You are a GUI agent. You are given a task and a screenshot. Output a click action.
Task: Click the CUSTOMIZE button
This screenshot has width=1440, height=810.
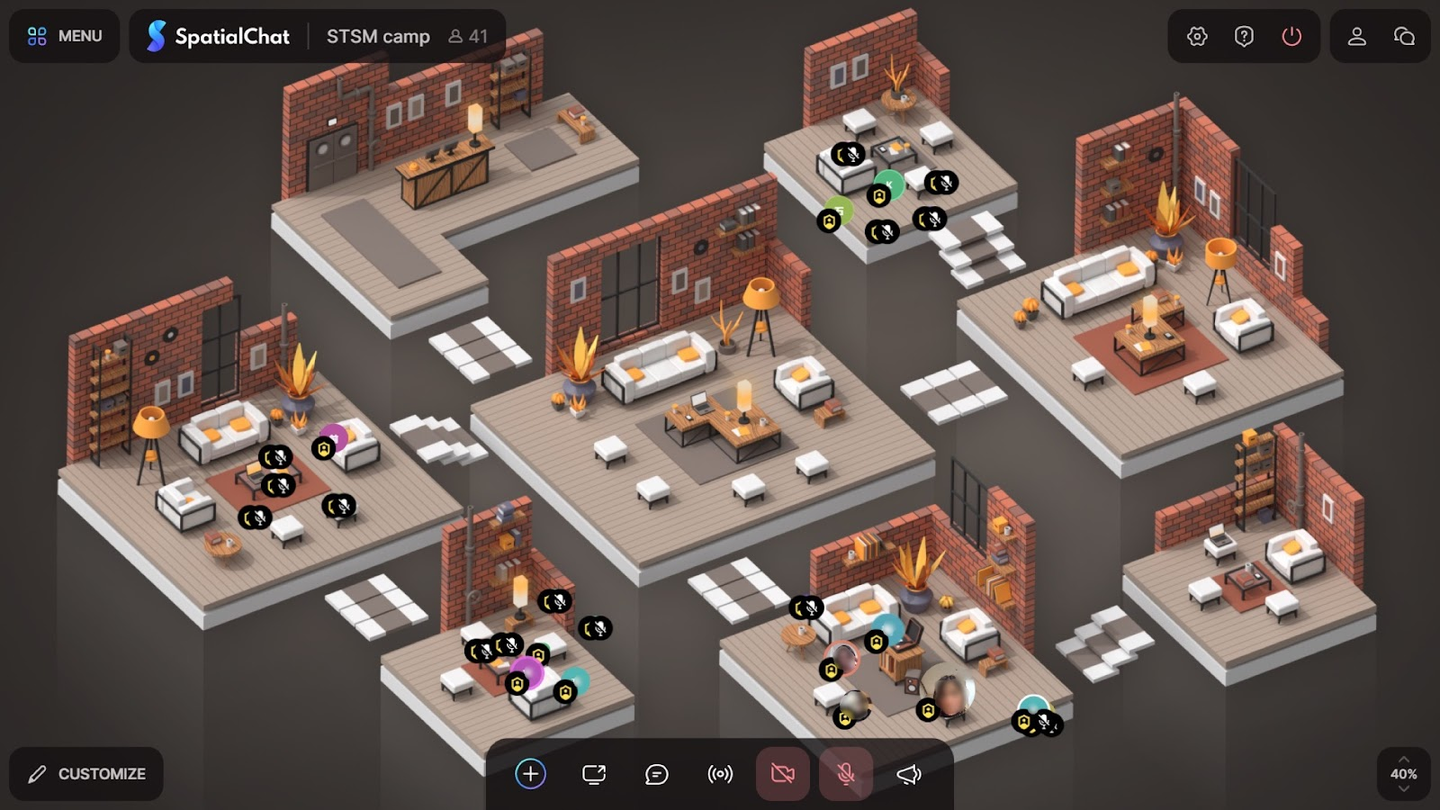point(87,774)
